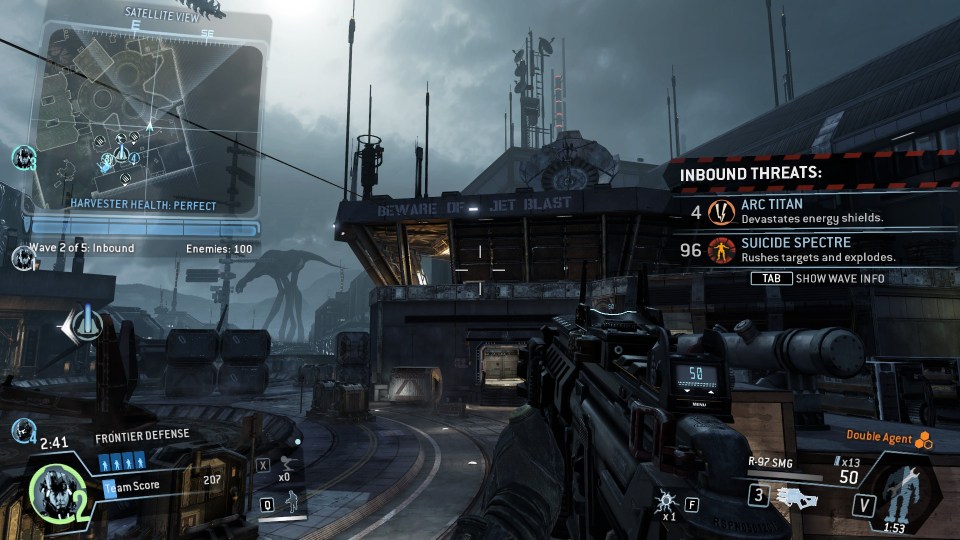960x540 pixels.
Task: Click the harvester marker on the minimap
Action: click(122, 155)
